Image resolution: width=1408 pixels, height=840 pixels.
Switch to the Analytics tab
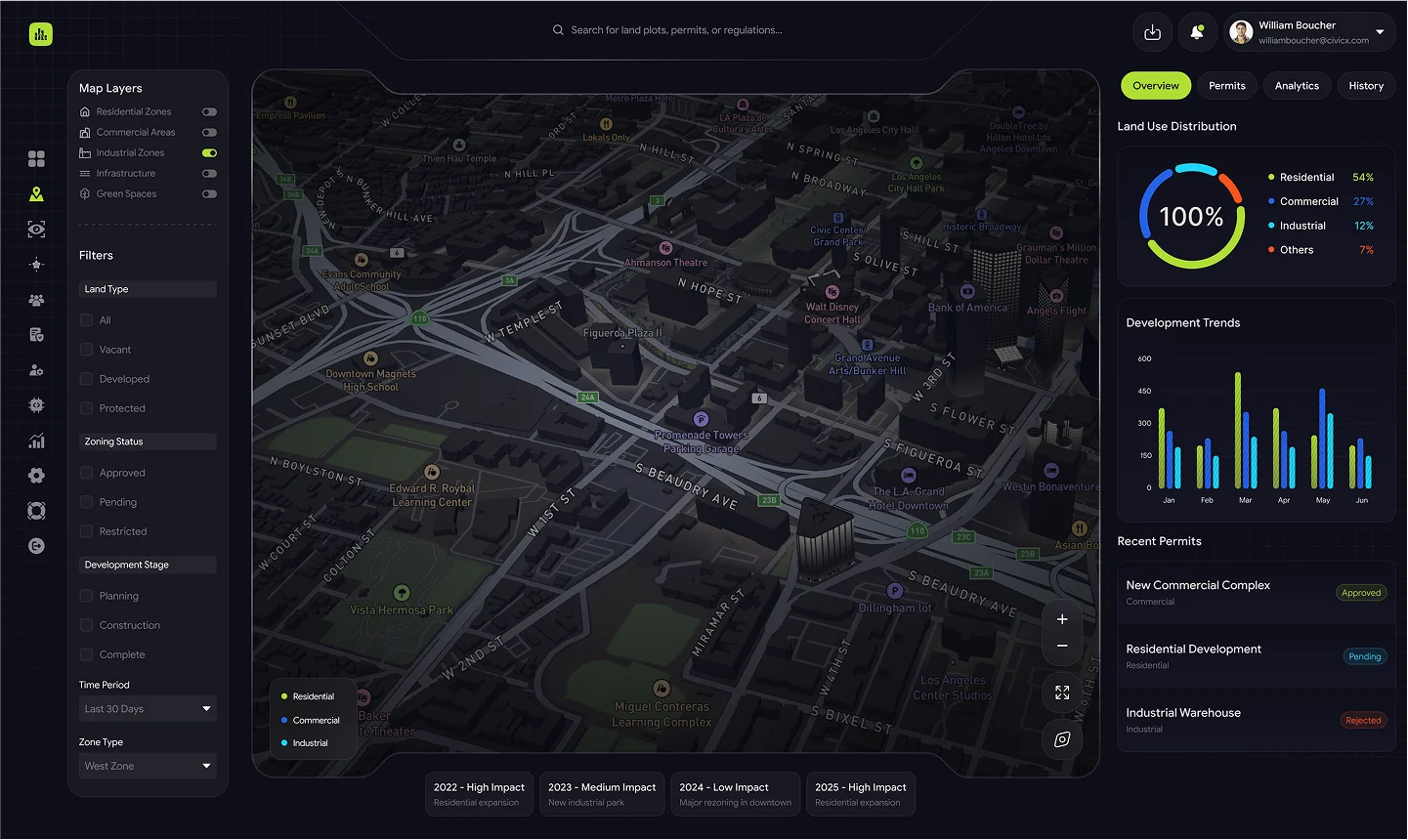pos(1297,85)
